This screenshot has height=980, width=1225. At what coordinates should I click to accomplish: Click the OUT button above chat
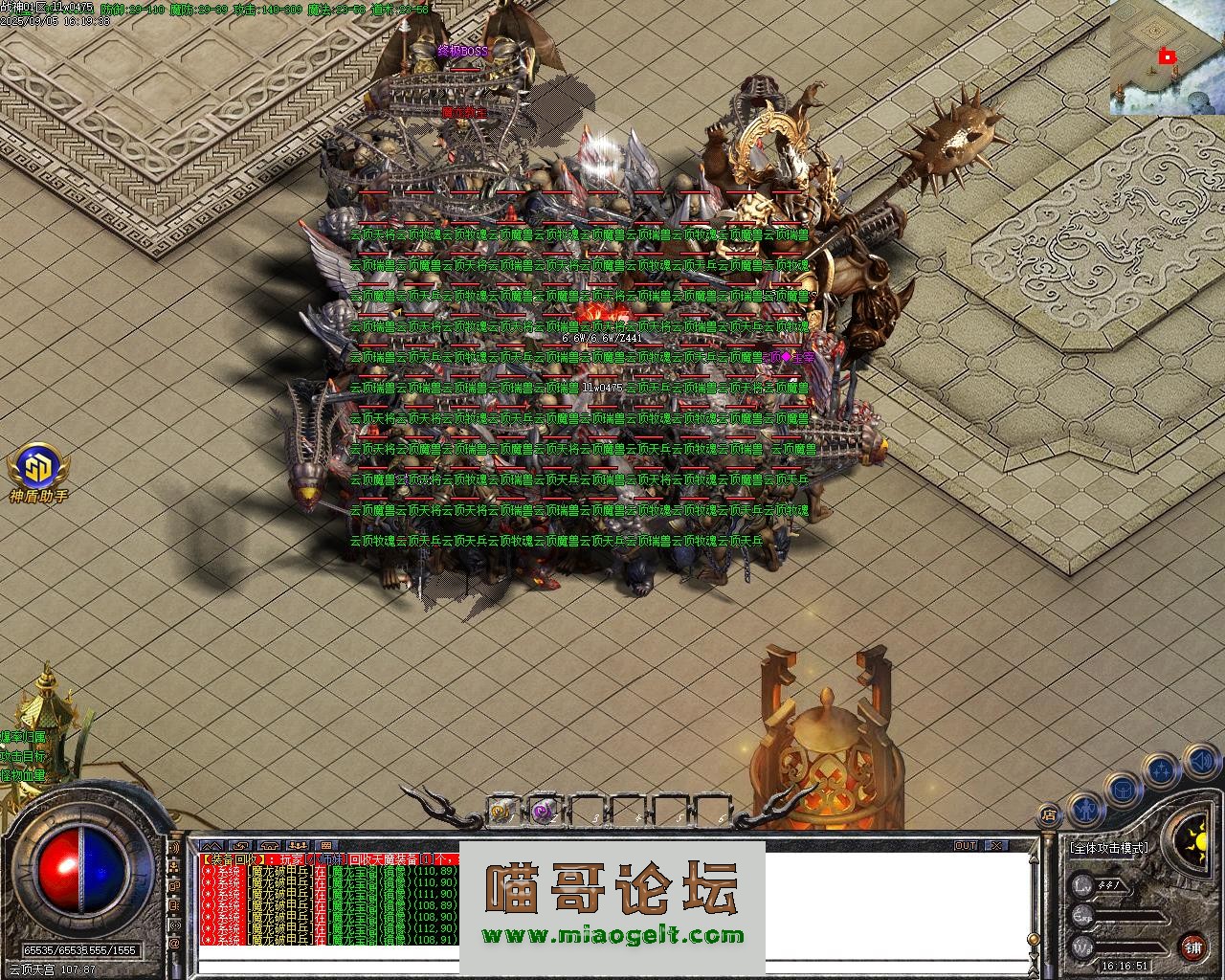966,846
